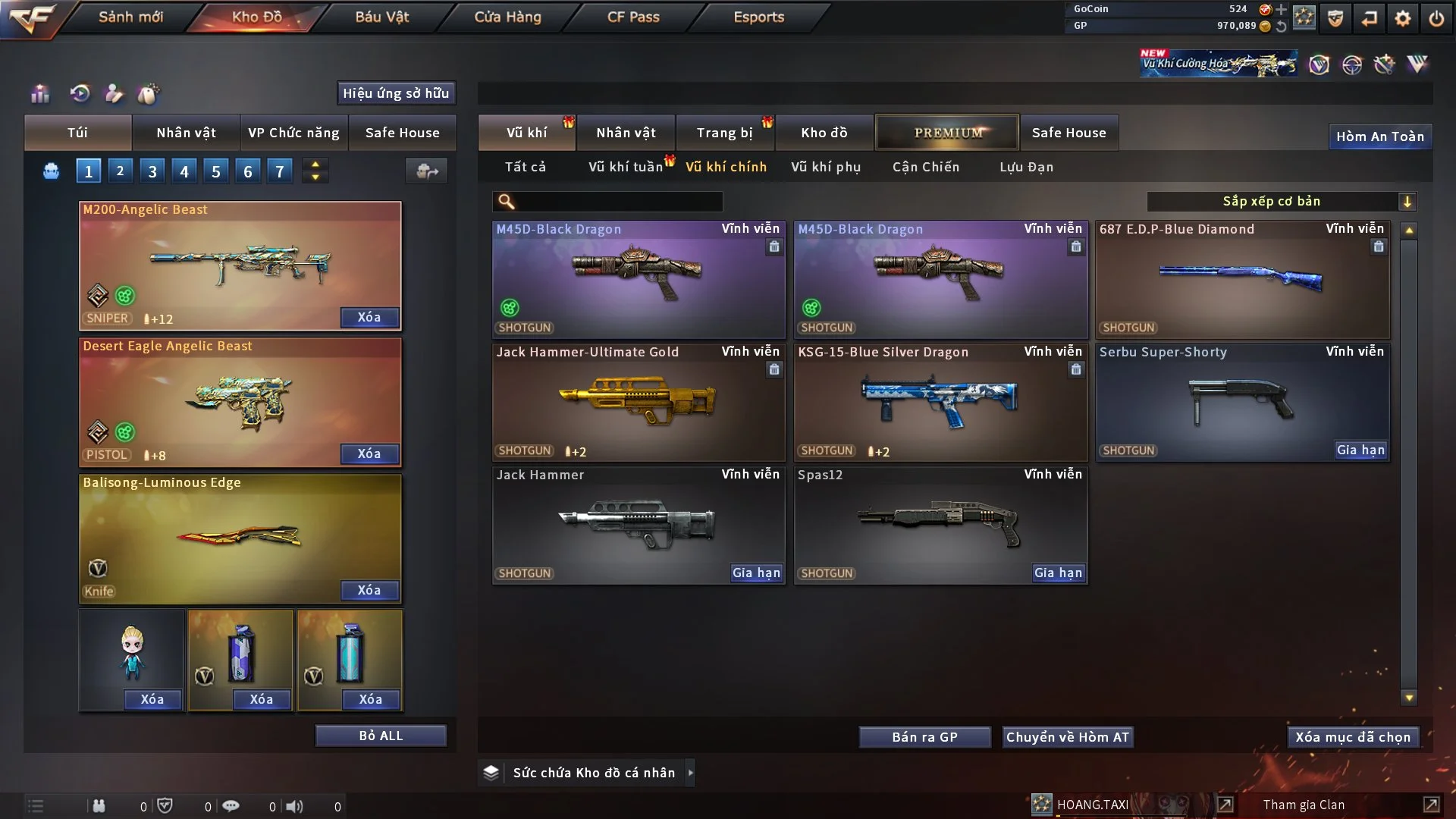Remove the M200-Angelic Beast with Xóa
The height and width of the screenshot is (819, 1456).
click(369, 317)
